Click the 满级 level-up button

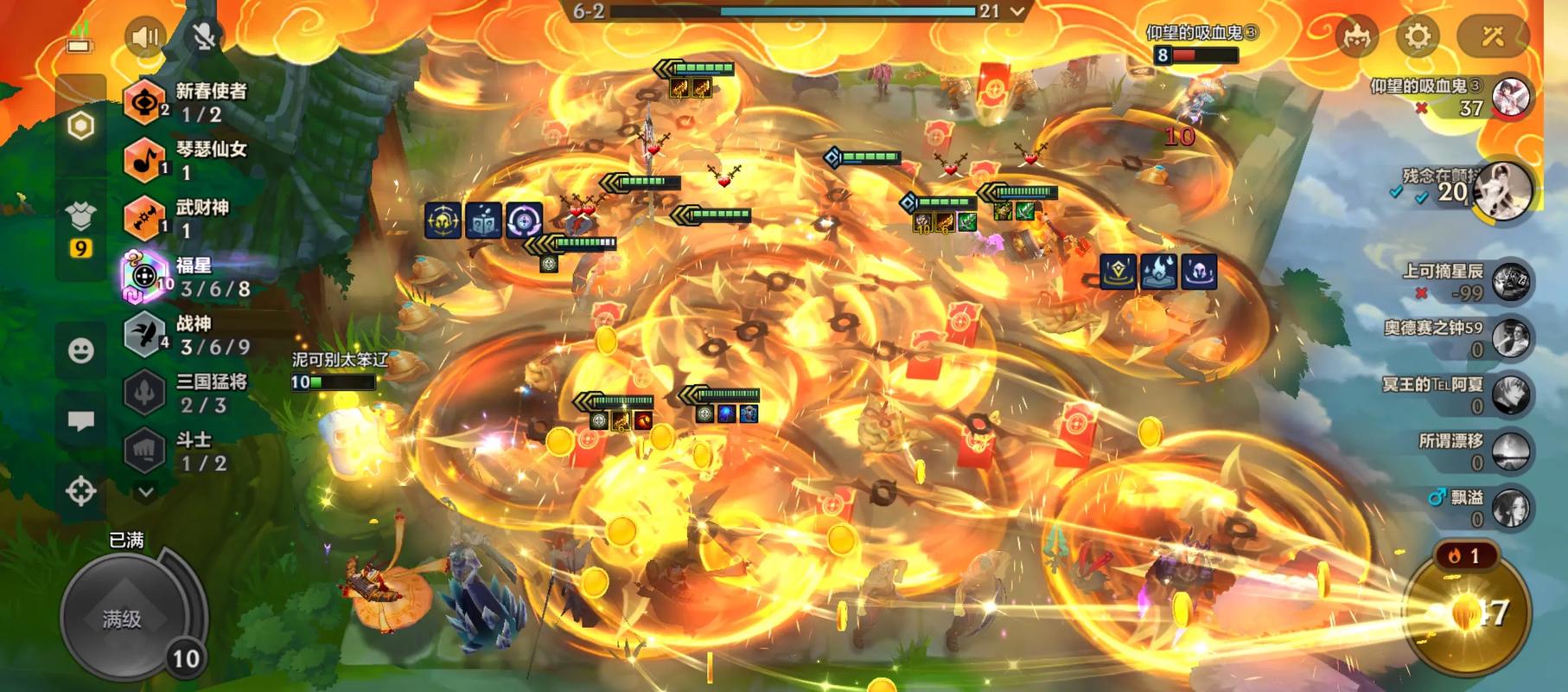pos(123,618)
